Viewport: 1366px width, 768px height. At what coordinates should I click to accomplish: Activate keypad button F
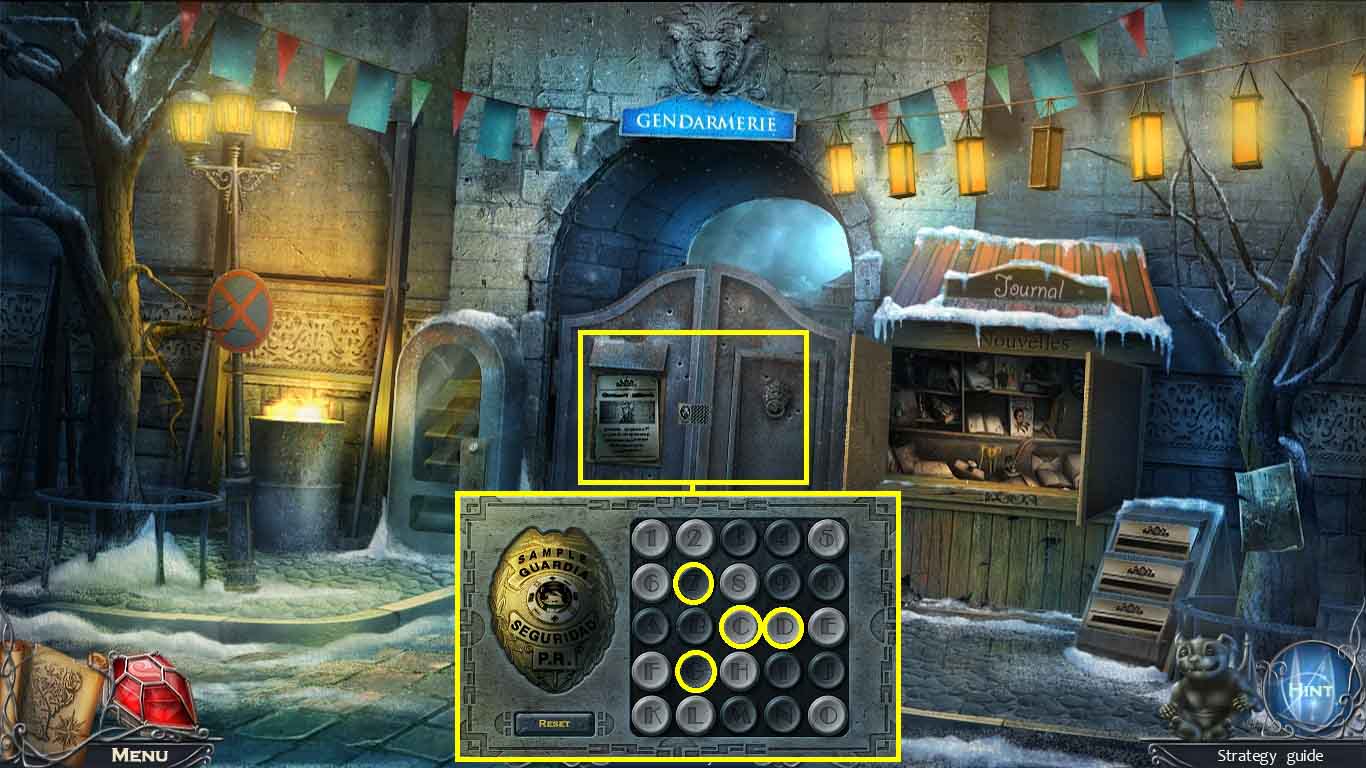[x=652, y=670]
